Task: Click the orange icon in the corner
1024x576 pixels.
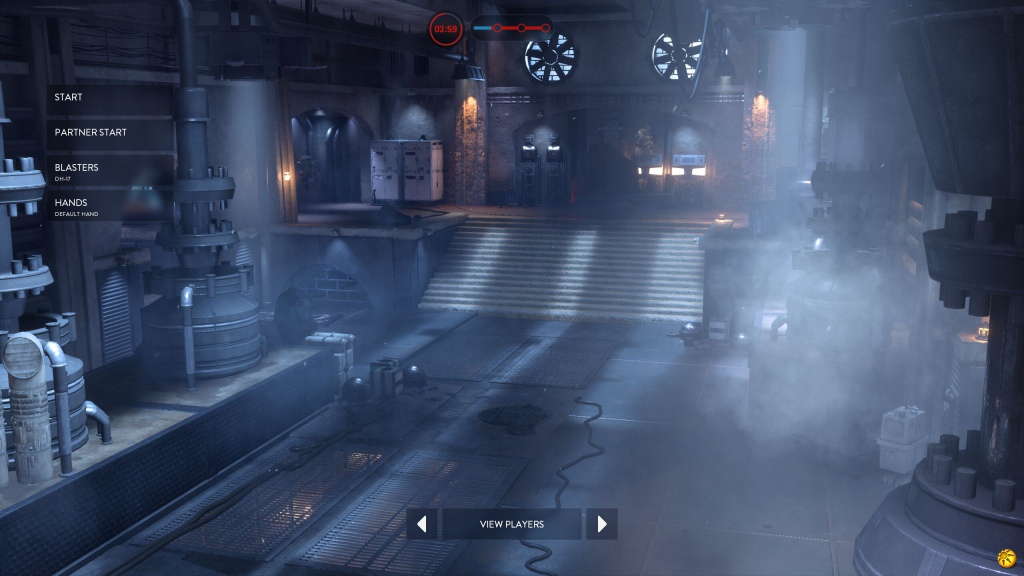Action: [x=1005, y=557]
